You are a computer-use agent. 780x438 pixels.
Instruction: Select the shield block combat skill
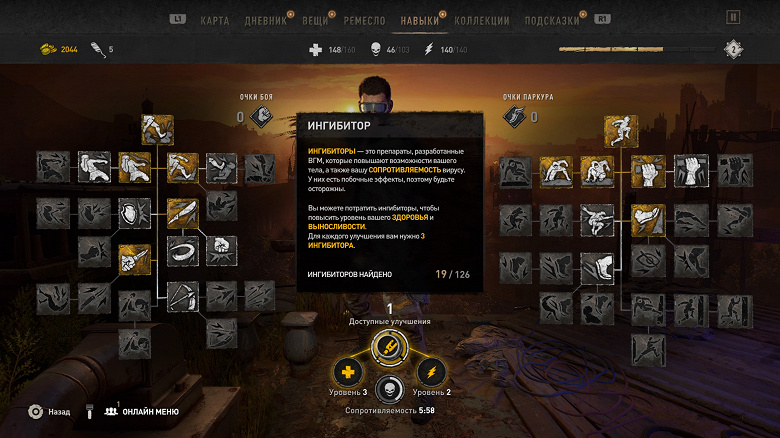(x=133, y=212)
